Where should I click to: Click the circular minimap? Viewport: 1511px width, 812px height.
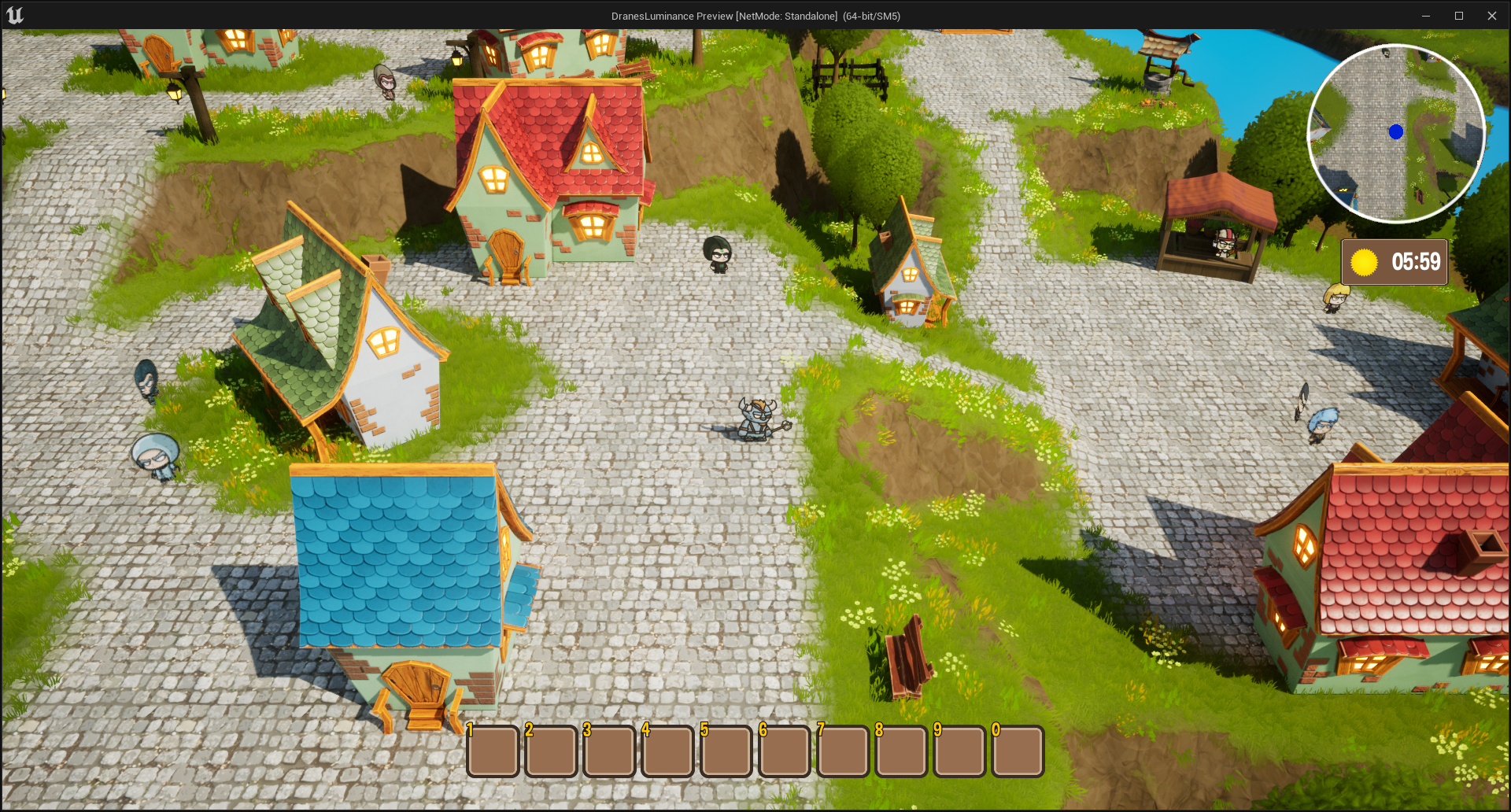pyautogui.click(x=1396, y=133)
